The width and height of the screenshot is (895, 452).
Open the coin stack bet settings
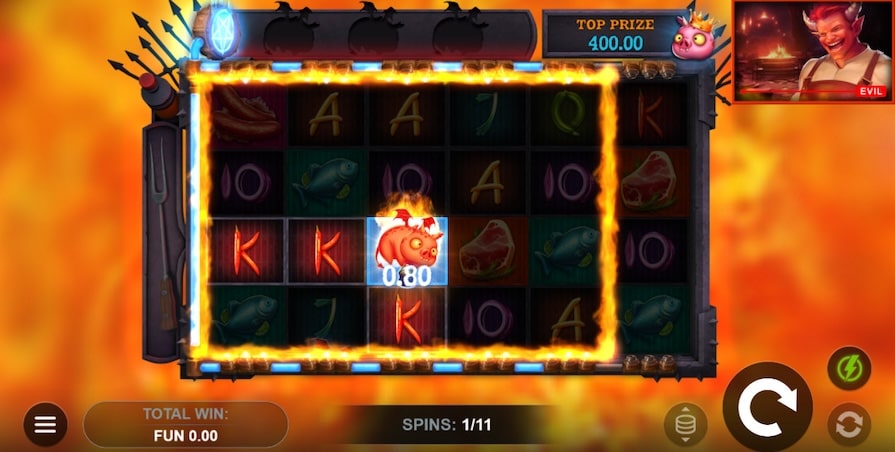[685, 425]
